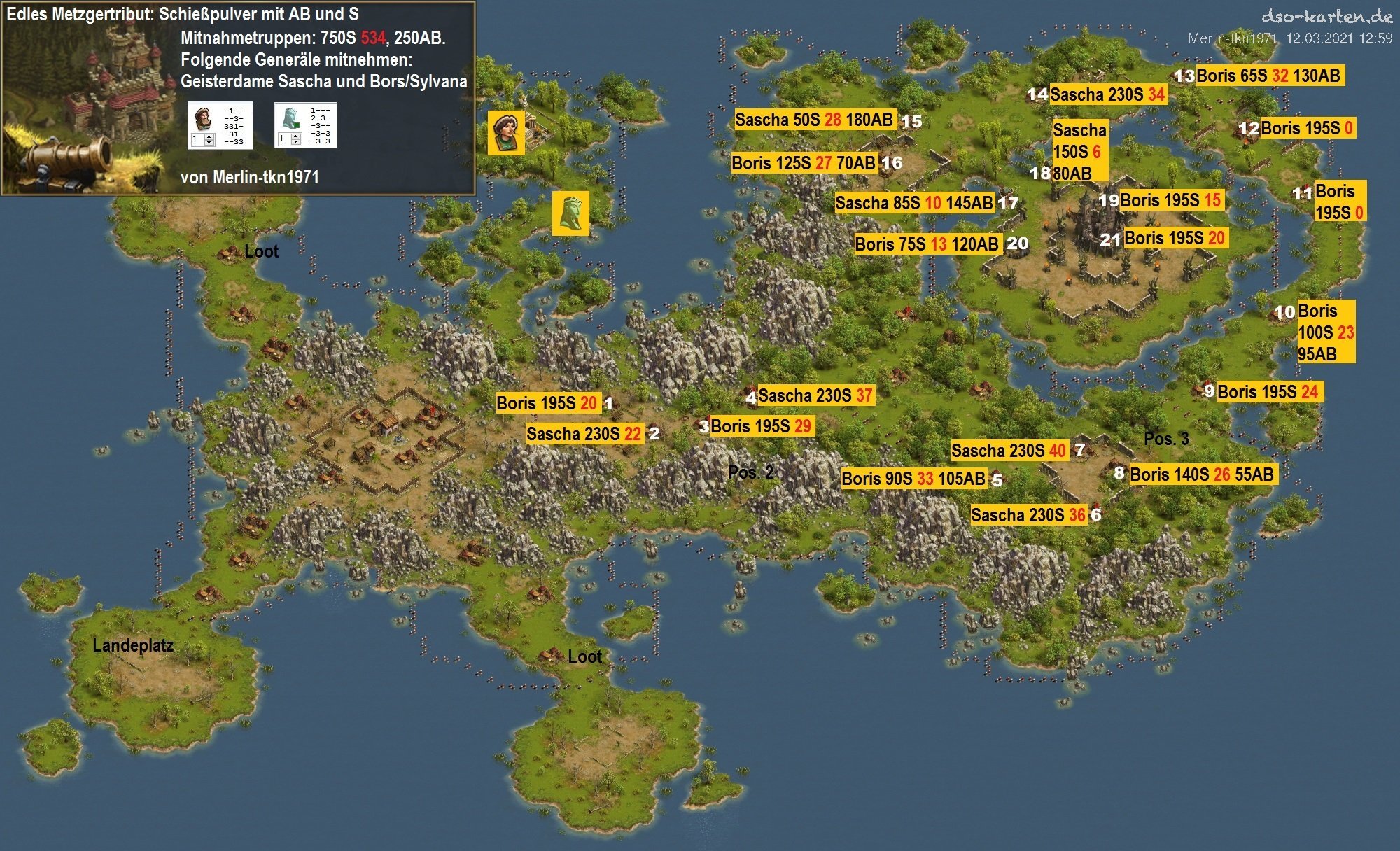Click the Sascha general portrait marker on the map
The width and height of the screenshot is (1400, 851).
[506, 132]
